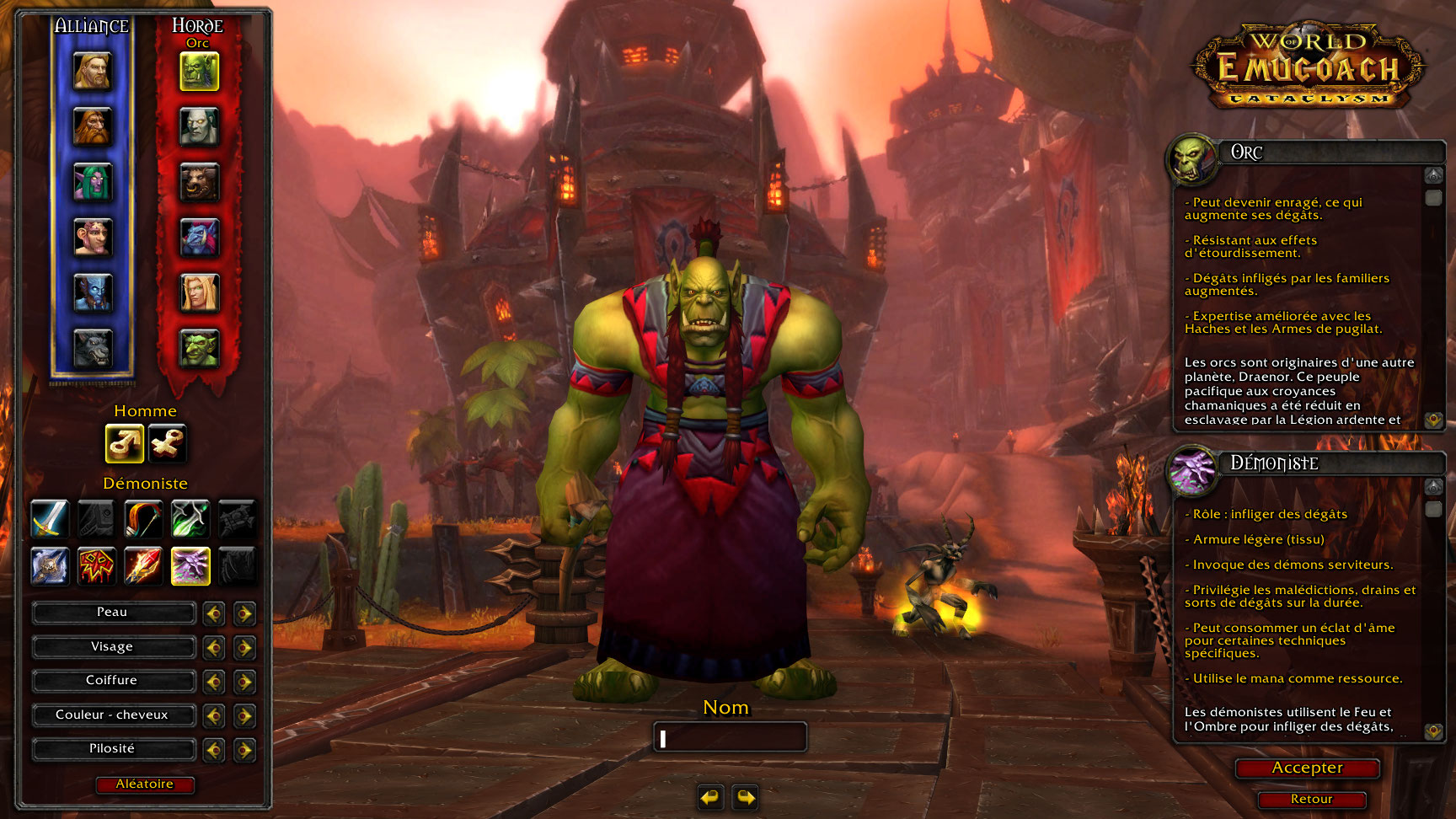Select the Undead race portrait
The width and height of the screenshot is (1456, 819).
pos(199,127)
